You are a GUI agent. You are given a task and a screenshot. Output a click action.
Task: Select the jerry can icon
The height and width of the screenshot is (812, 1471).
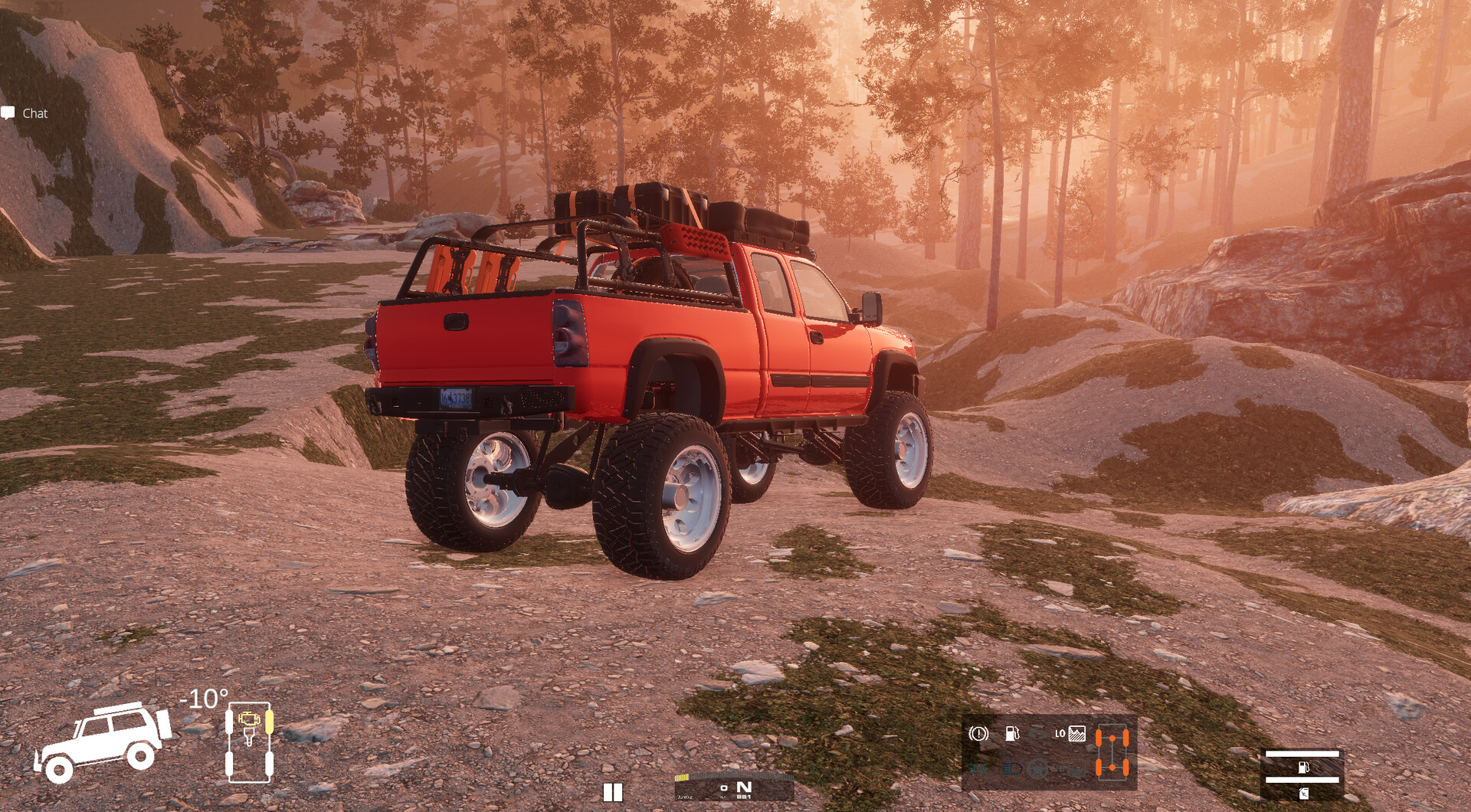1302,794
